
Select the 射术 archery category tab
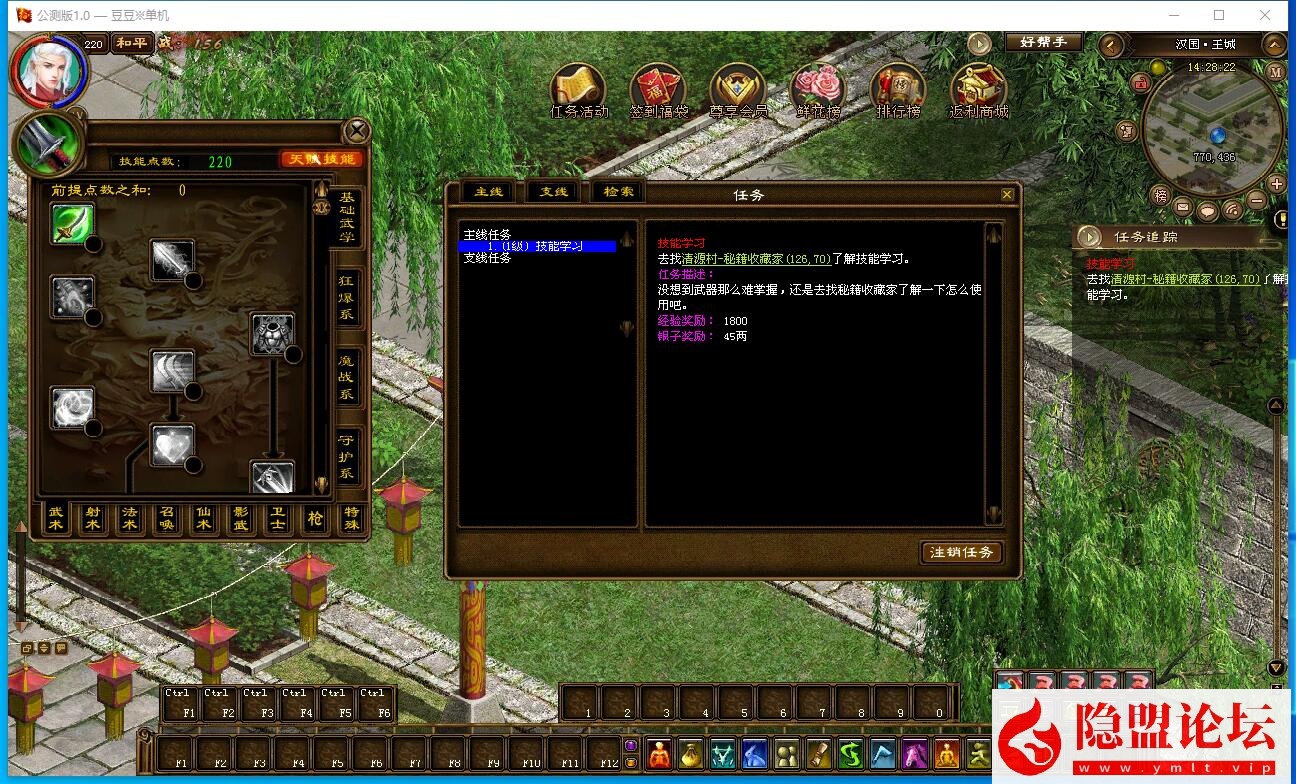pyautogui.click(x=93, y=519)
